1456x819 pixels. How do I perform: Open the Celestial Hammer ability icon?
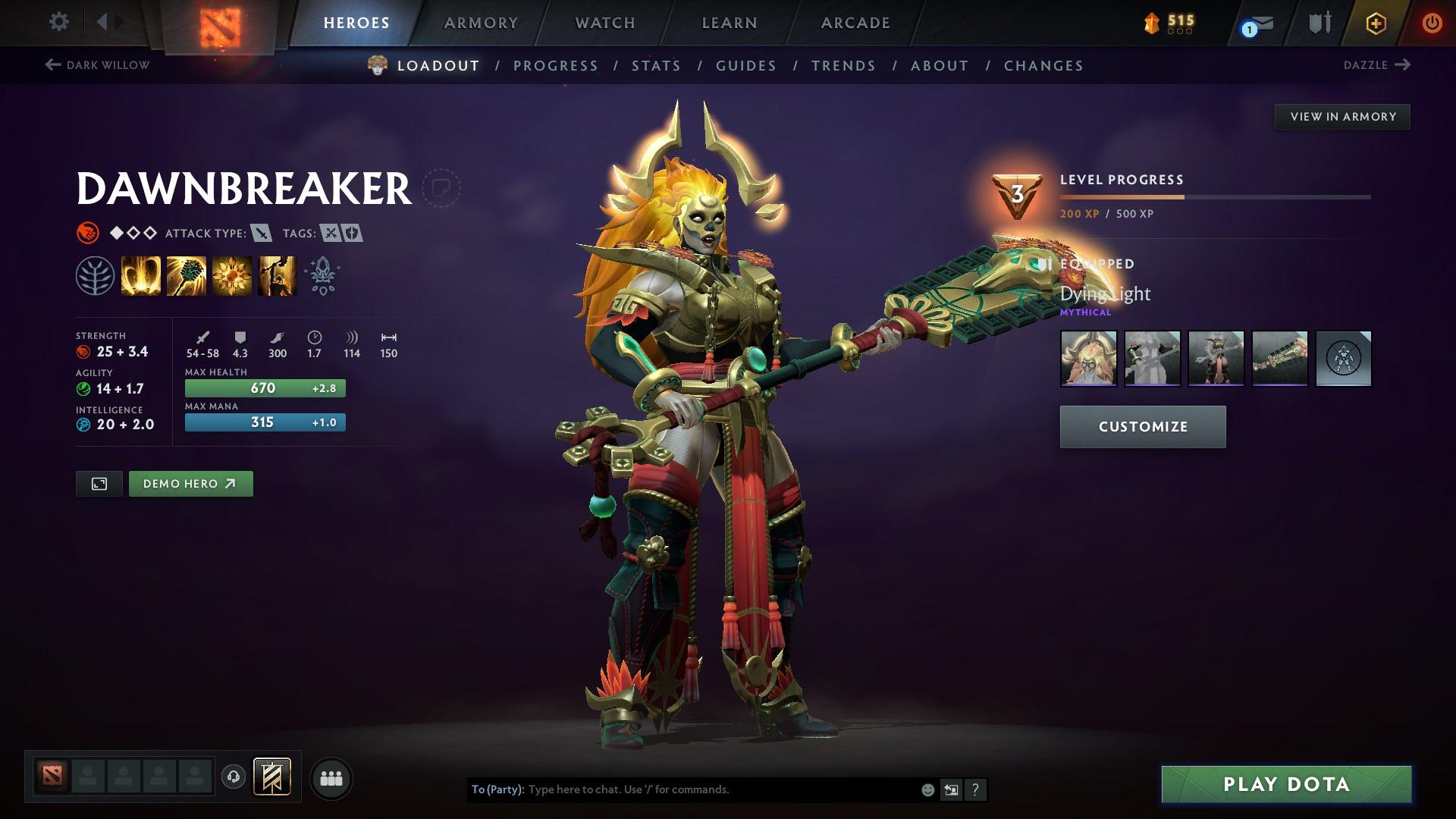coord(186,275)
